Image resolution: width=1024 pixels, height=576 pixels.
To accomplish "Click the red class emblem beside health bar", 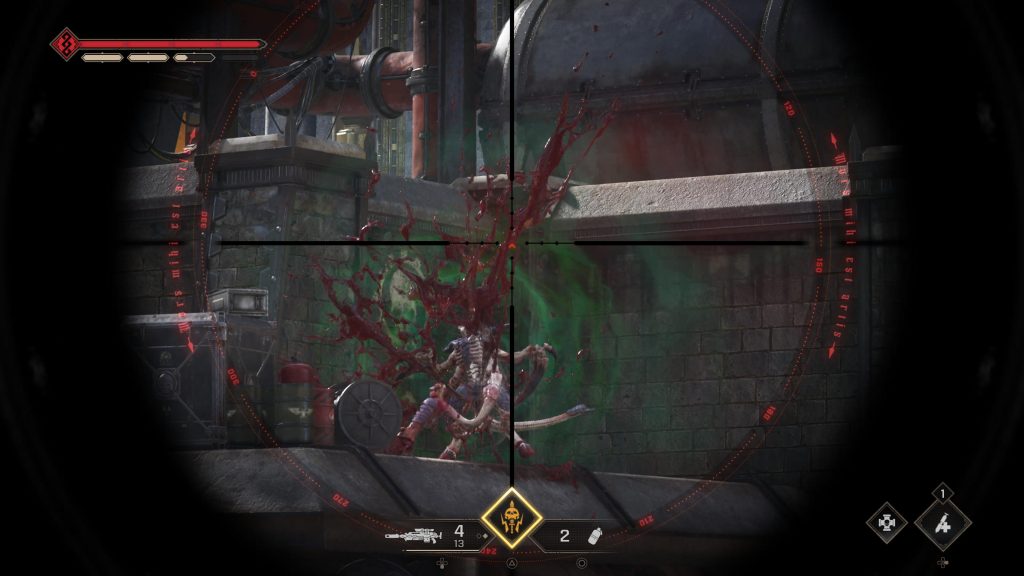I will click(66, 44).
